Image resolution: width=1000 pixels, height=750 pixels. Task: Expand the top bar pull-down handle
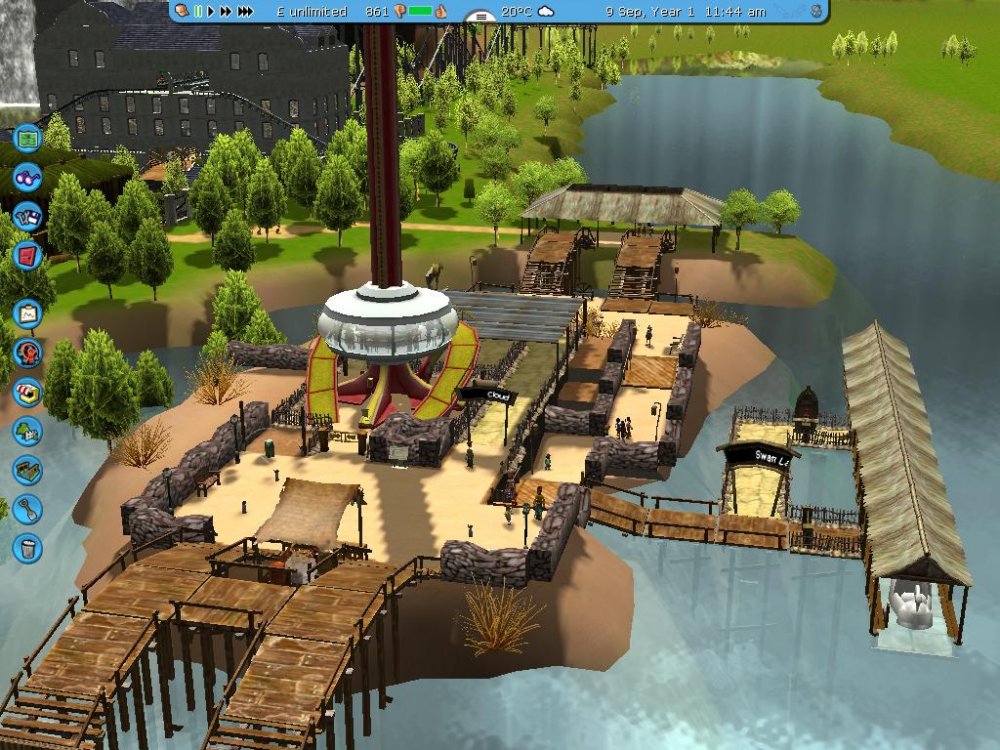481,17
